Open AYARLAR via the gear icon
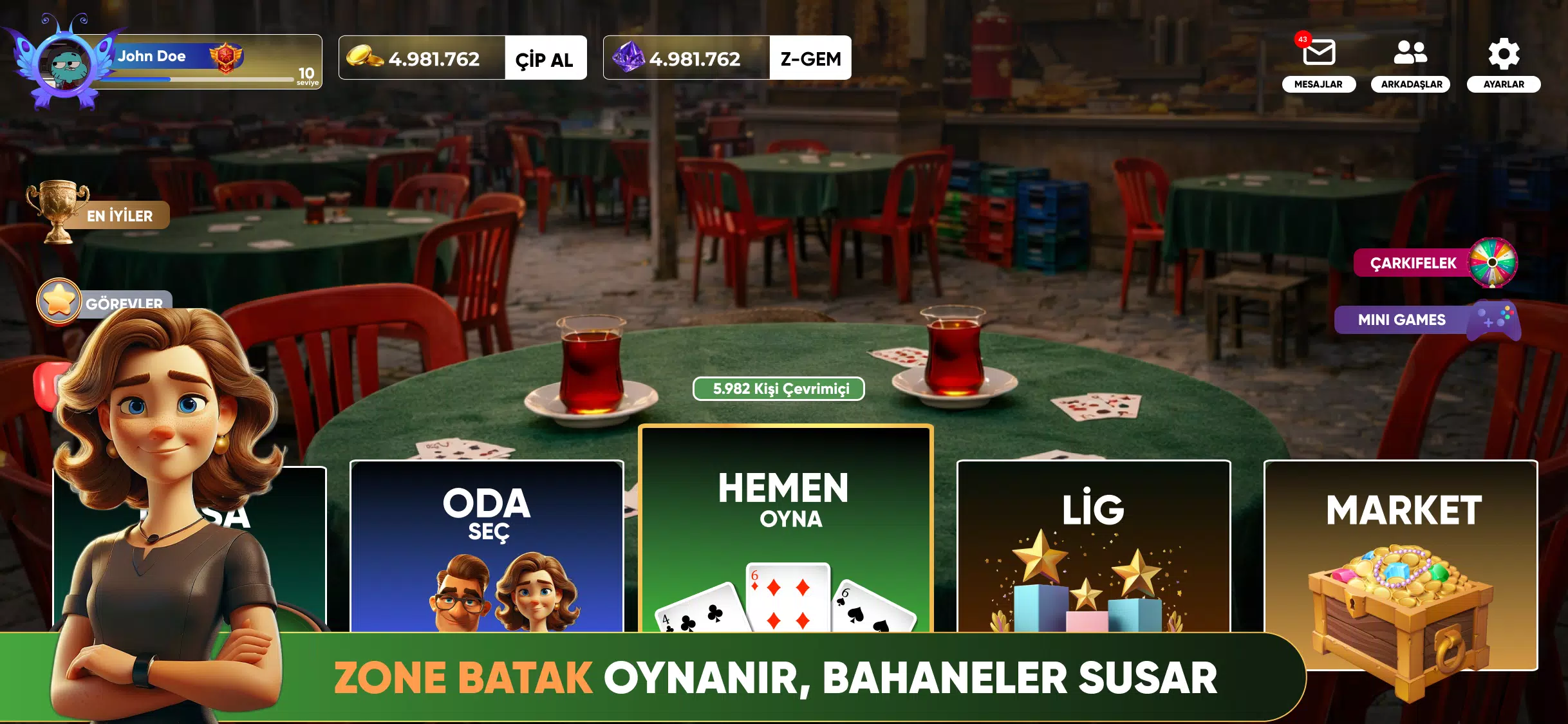This screenshot has height=724, width=1568. (x=1506, y=53)
